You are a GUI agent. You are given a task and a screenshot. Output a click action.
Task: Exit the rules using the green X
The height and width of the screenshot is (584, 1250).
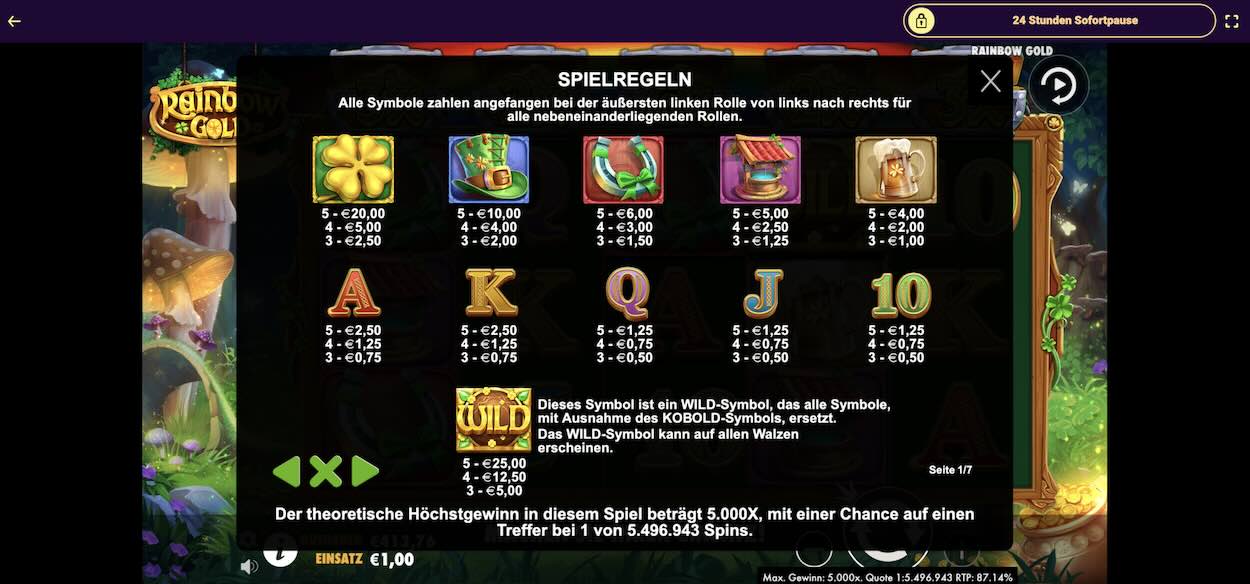click(x=326, y=471)
